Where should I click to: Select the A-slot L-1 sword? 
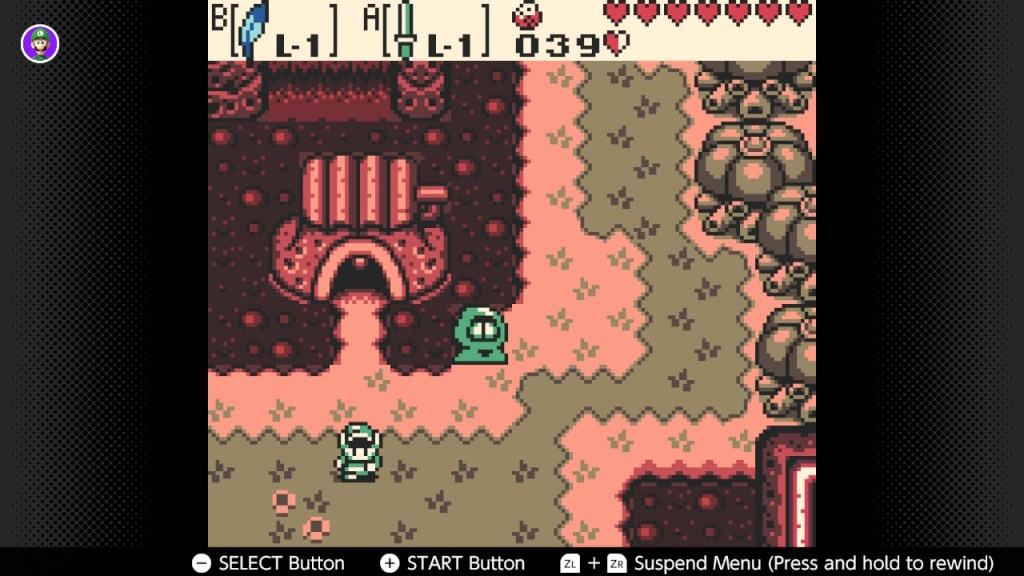[405, 29]
